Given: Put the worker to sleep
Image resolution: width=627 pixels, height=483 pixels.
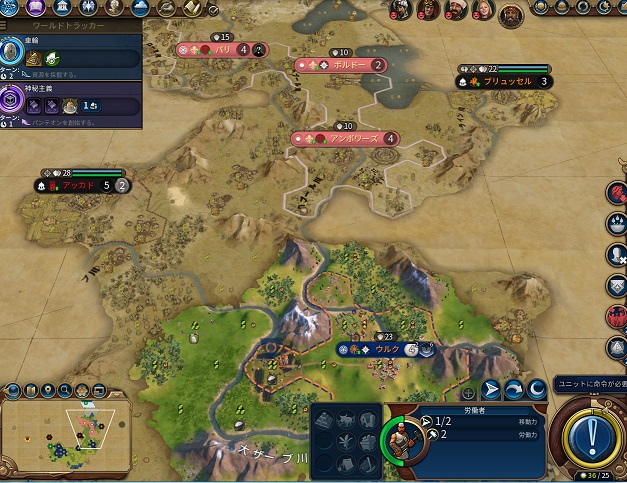Looking at the screenshot, I should point(538,390).
